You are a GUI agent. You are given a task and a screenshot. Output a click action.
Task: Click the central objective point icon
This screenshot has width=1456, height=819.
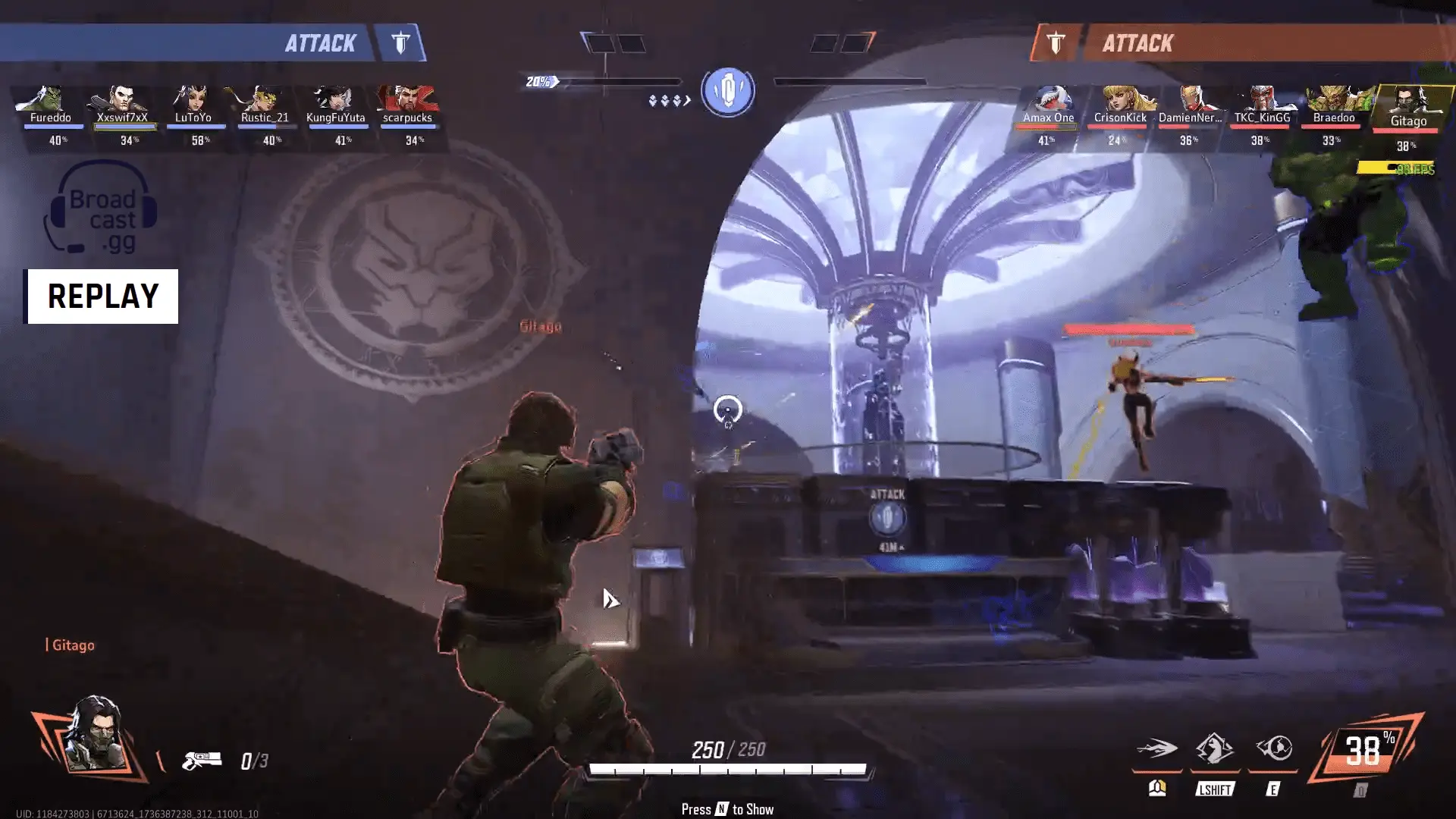728,91
